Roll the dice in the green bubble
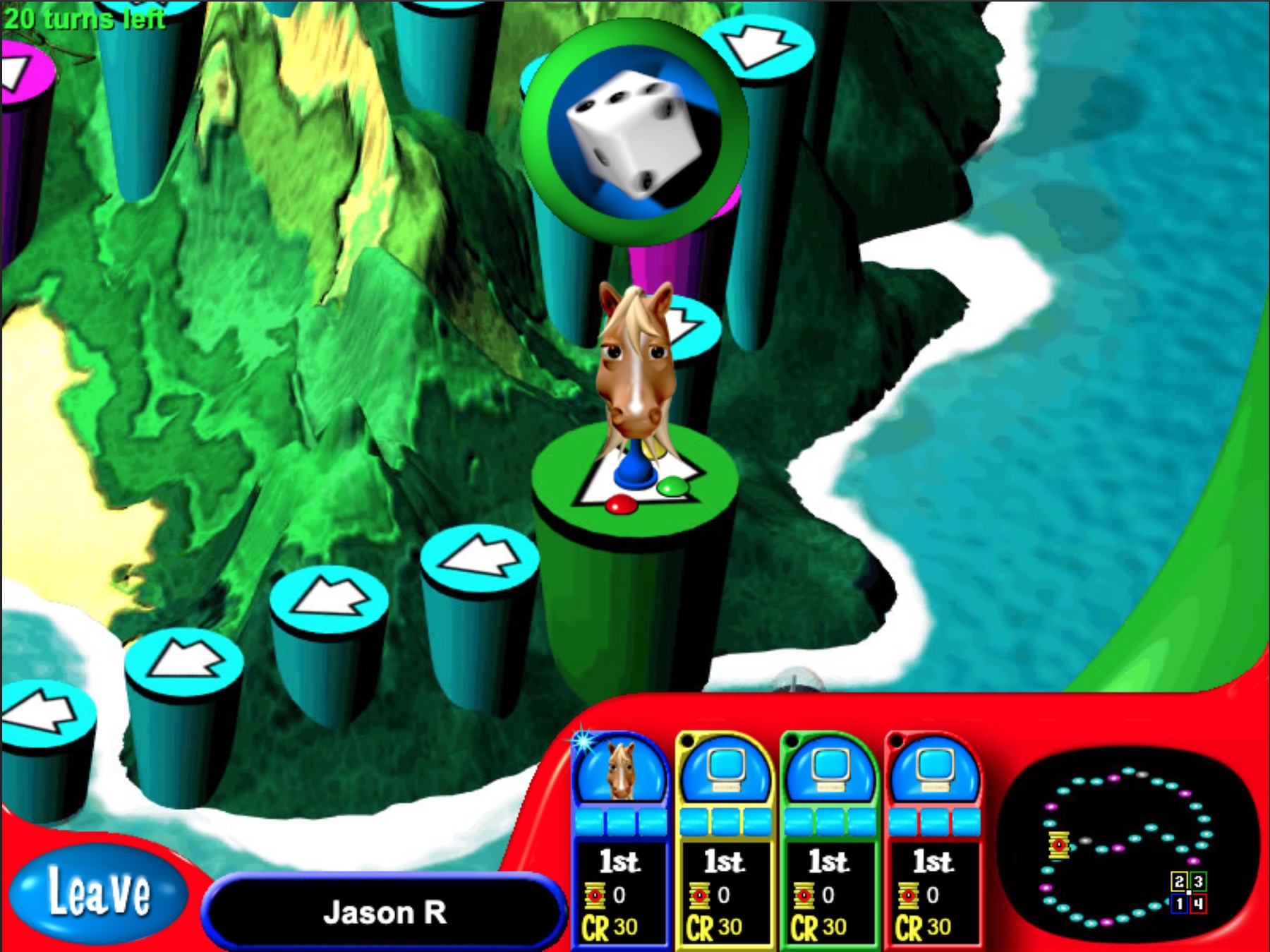1270x952 pixels. [x=634, y=131]
